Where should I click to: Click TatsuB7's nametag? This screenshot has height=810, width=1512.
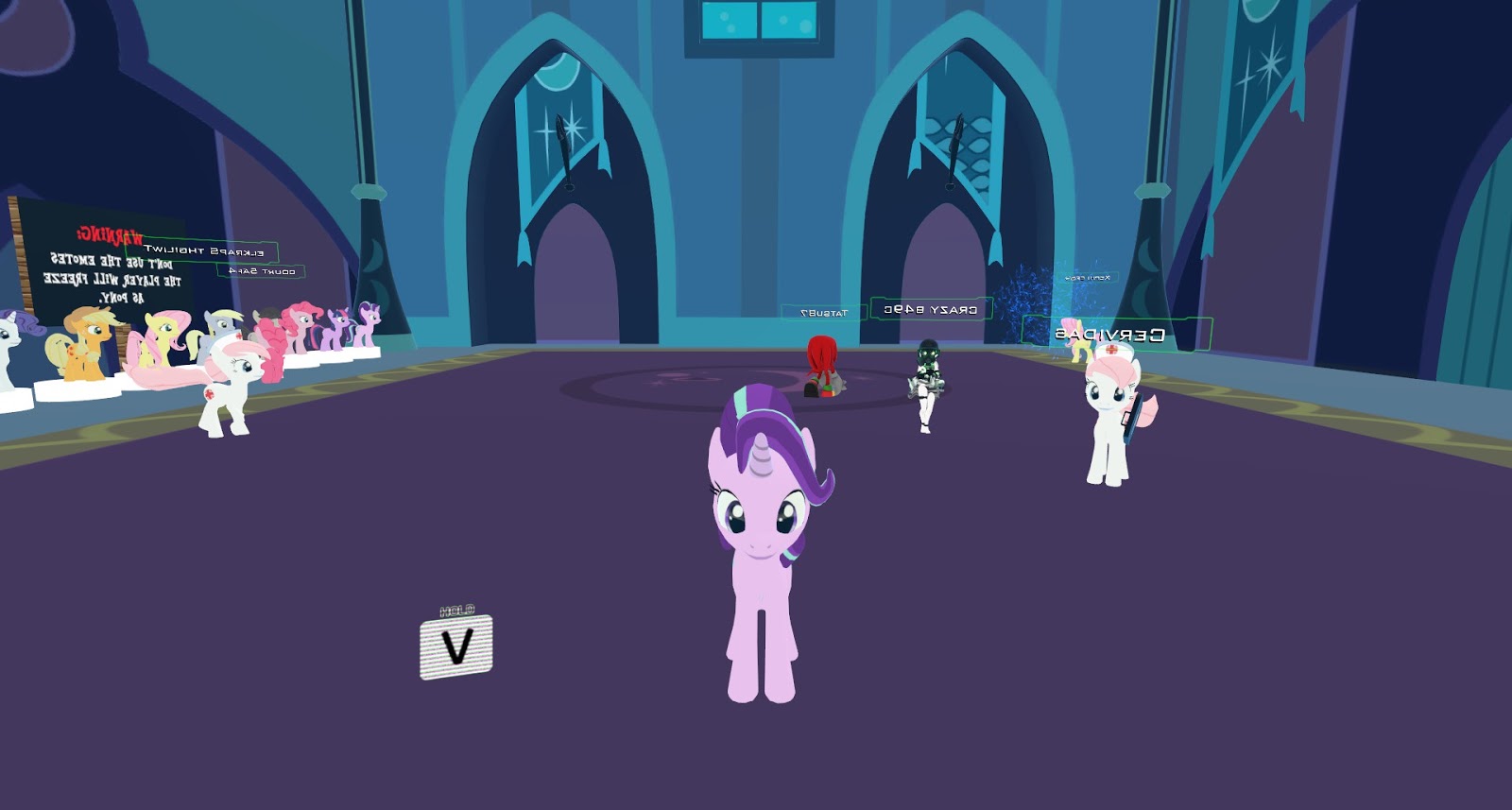[x=824, y=312]
